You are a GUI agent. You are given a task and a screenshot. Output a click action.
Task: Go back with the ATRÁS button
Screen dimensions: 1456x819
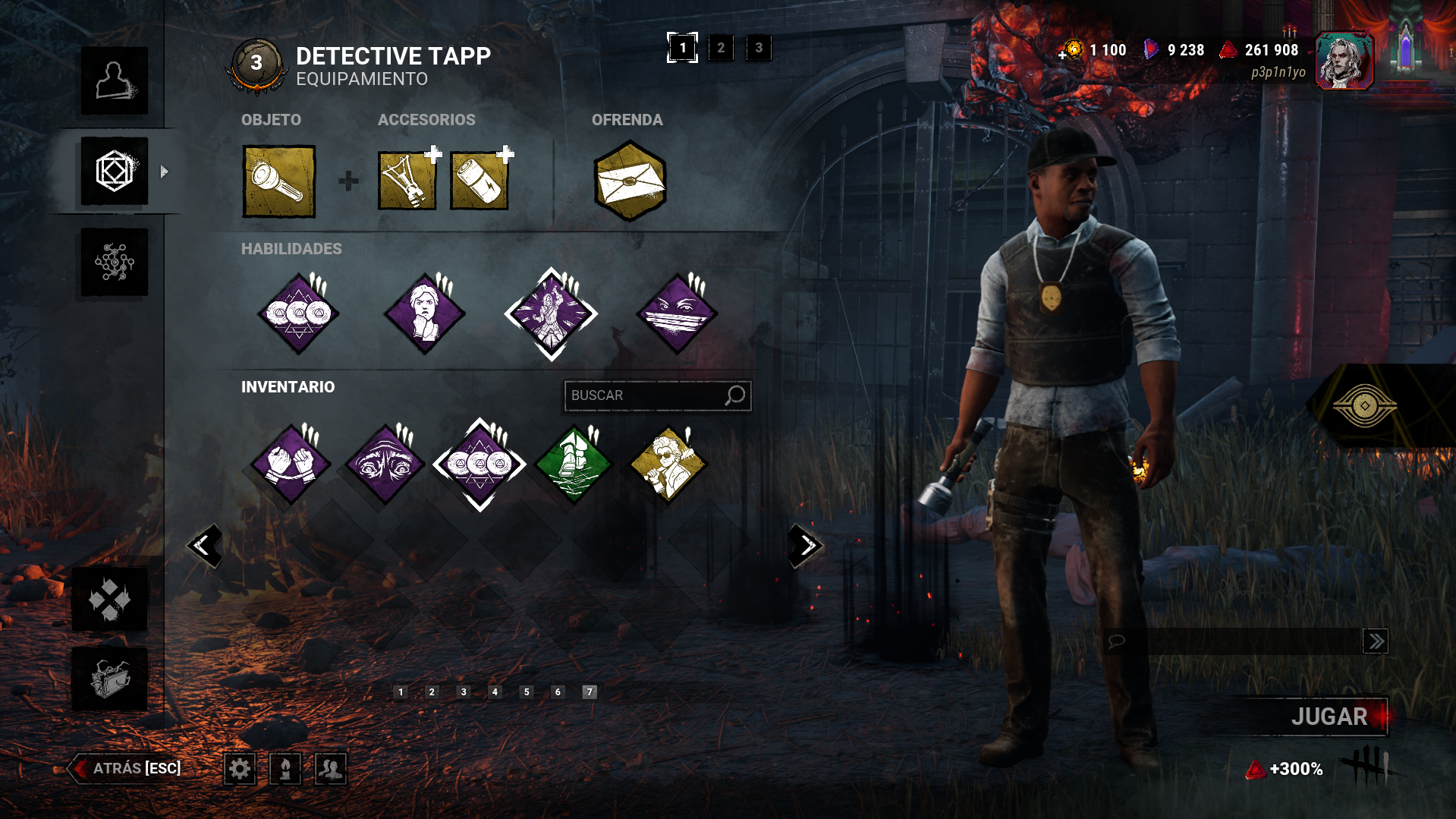point(127,768)
